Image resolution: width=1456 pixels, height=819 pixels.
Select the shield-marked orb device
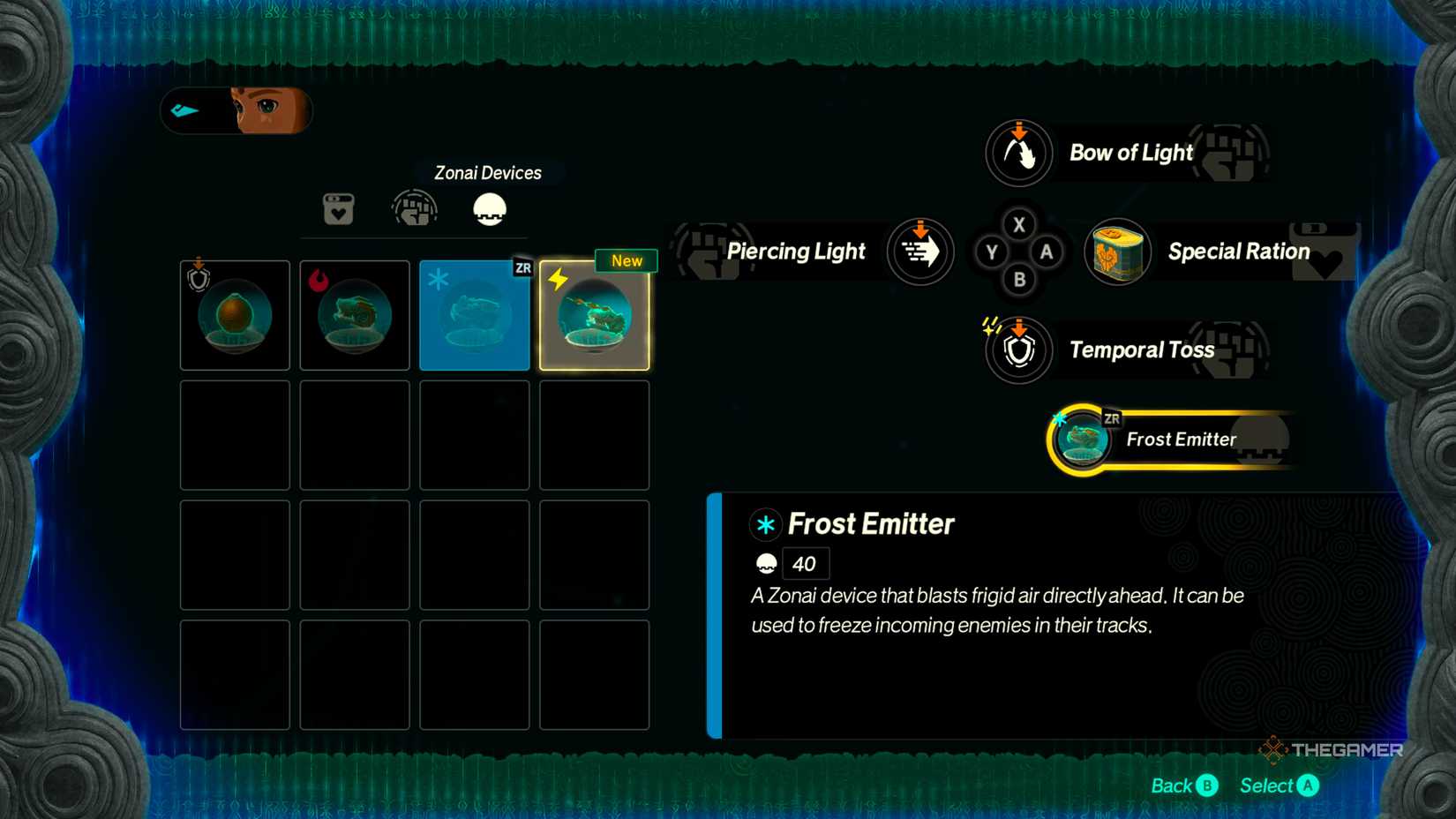[x=234, y=315]
